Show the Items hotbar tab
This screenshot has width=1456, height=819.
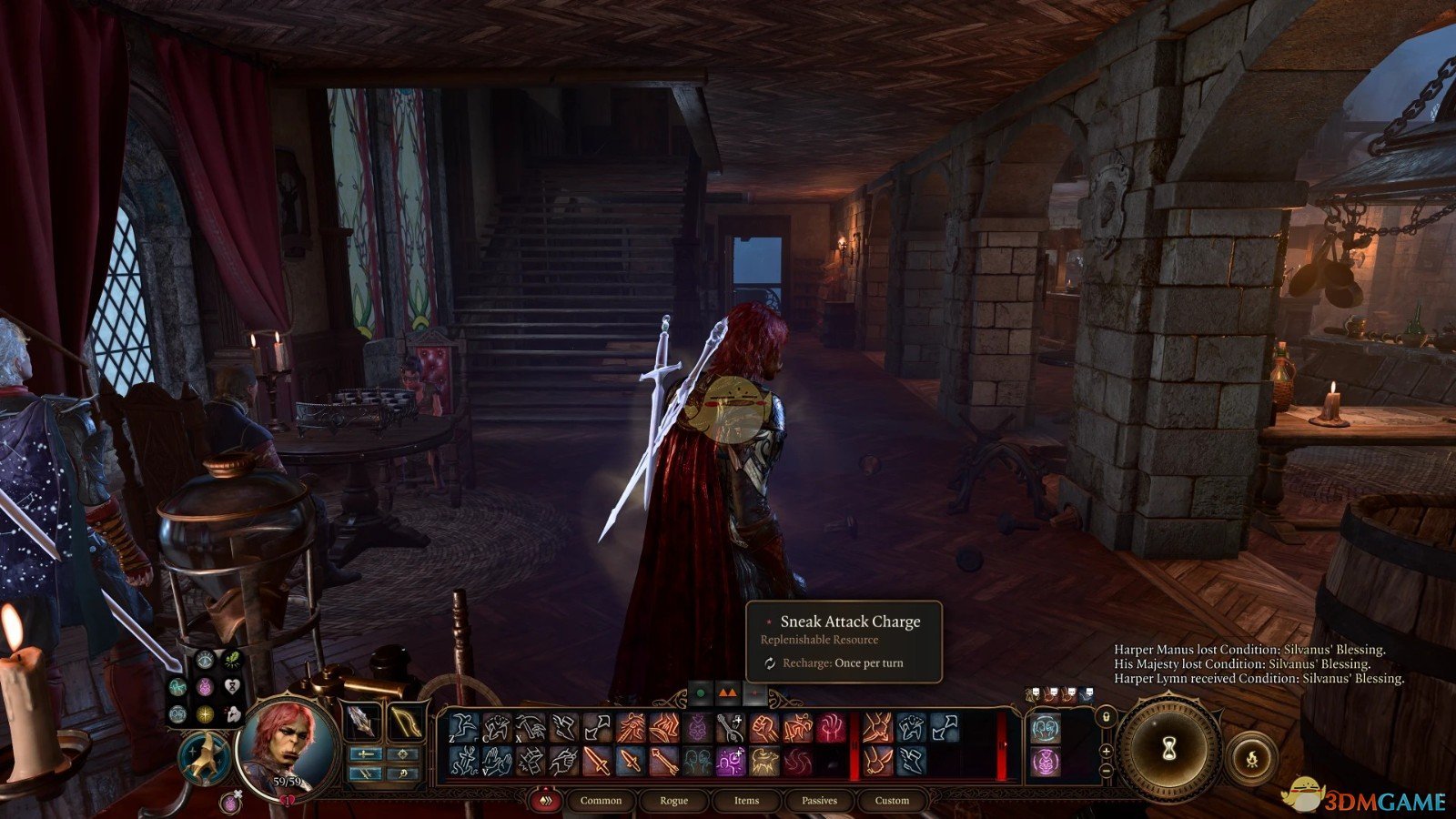click(x=746, y=800)
